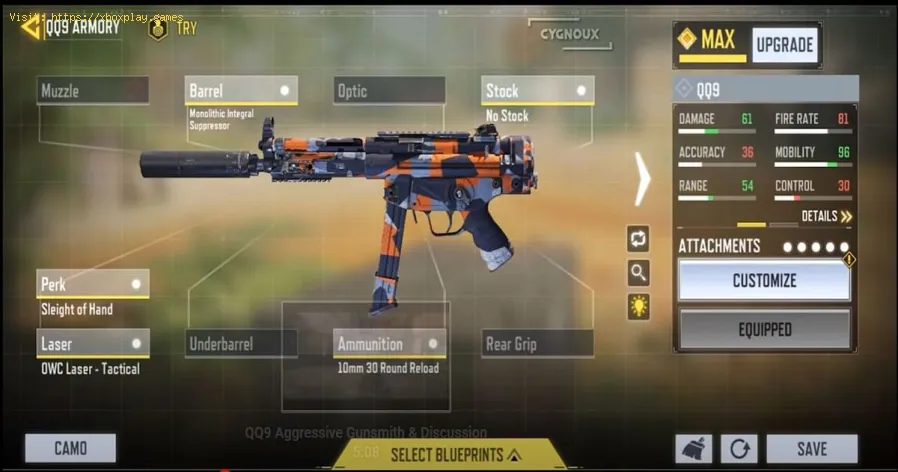The width and height of the screenshot is (898, 472).
Task: Toggle the light bulb icon
Action: (638, 306)
